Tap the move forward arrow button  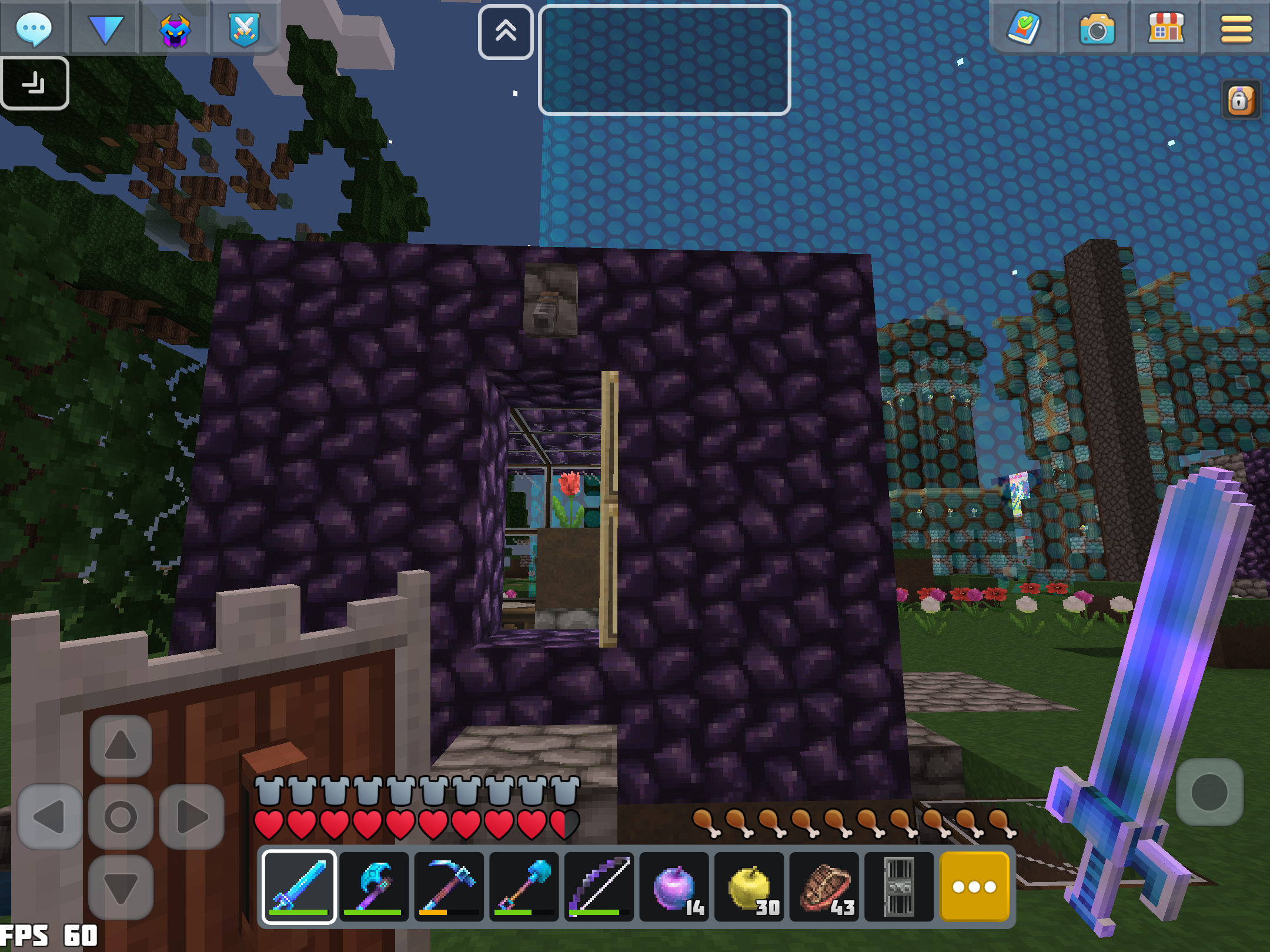pos(121,746)
